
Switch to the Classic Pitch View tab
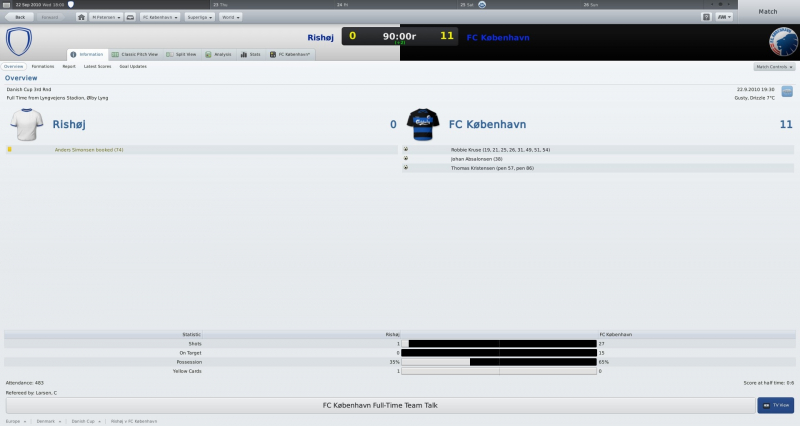click(135, 54)
